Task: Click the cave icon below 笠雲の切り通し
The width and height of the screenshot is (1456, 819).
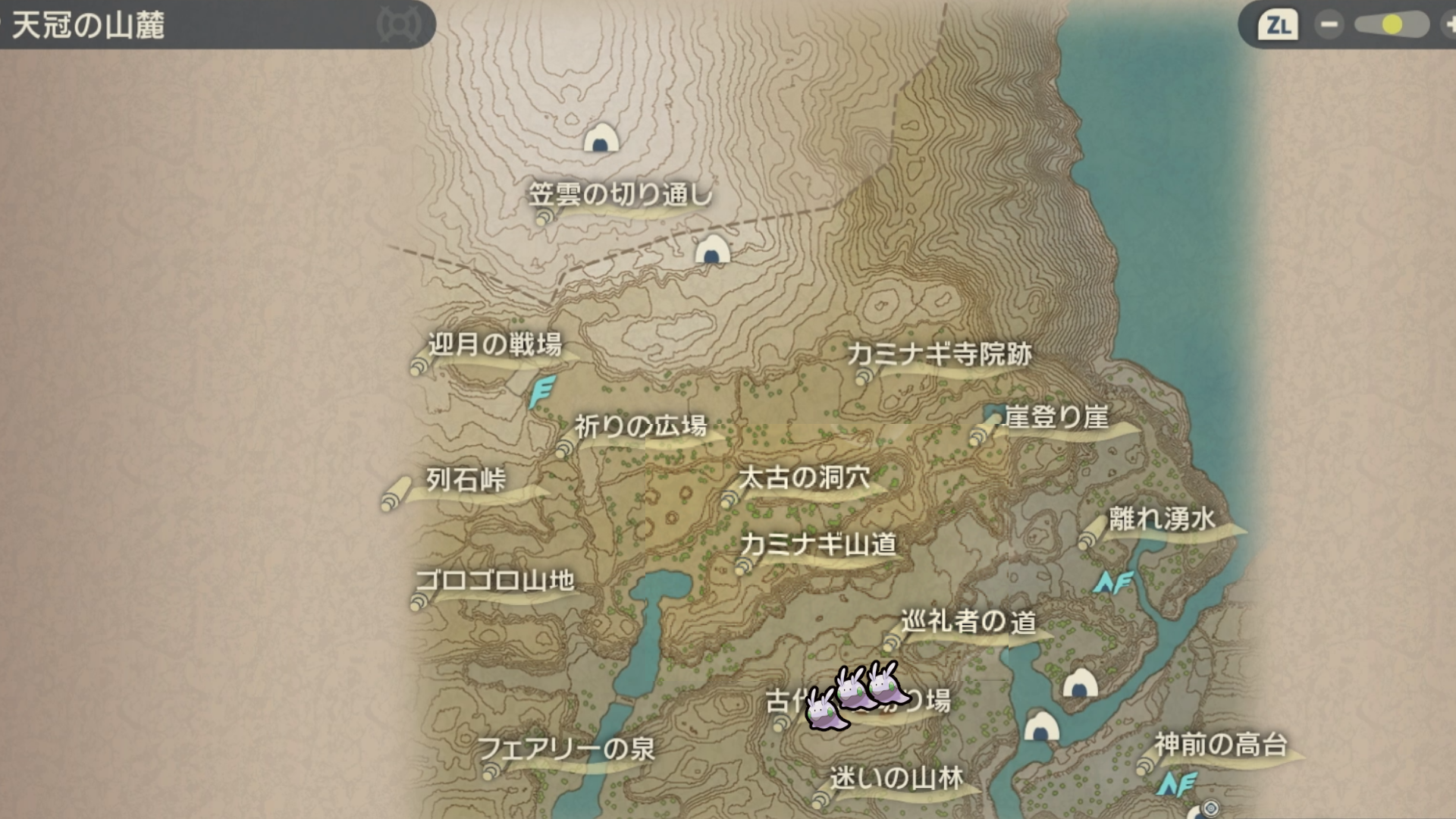Action: (x=712, y=249)
